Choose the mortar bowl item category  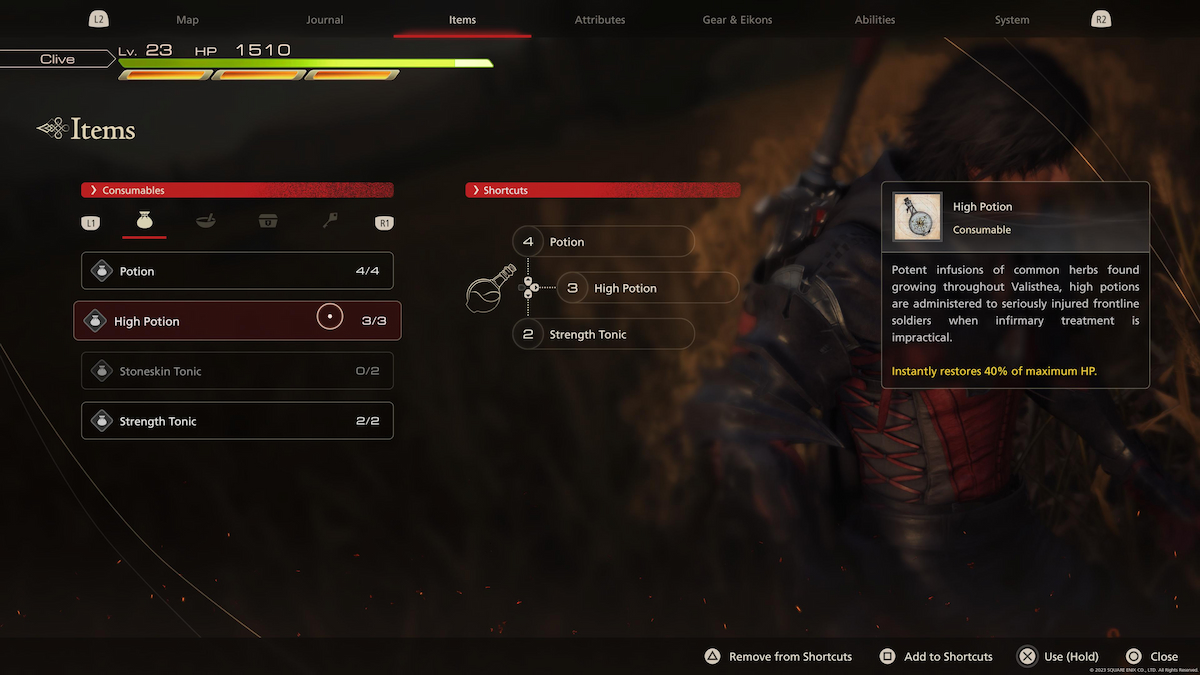(206, 222)
